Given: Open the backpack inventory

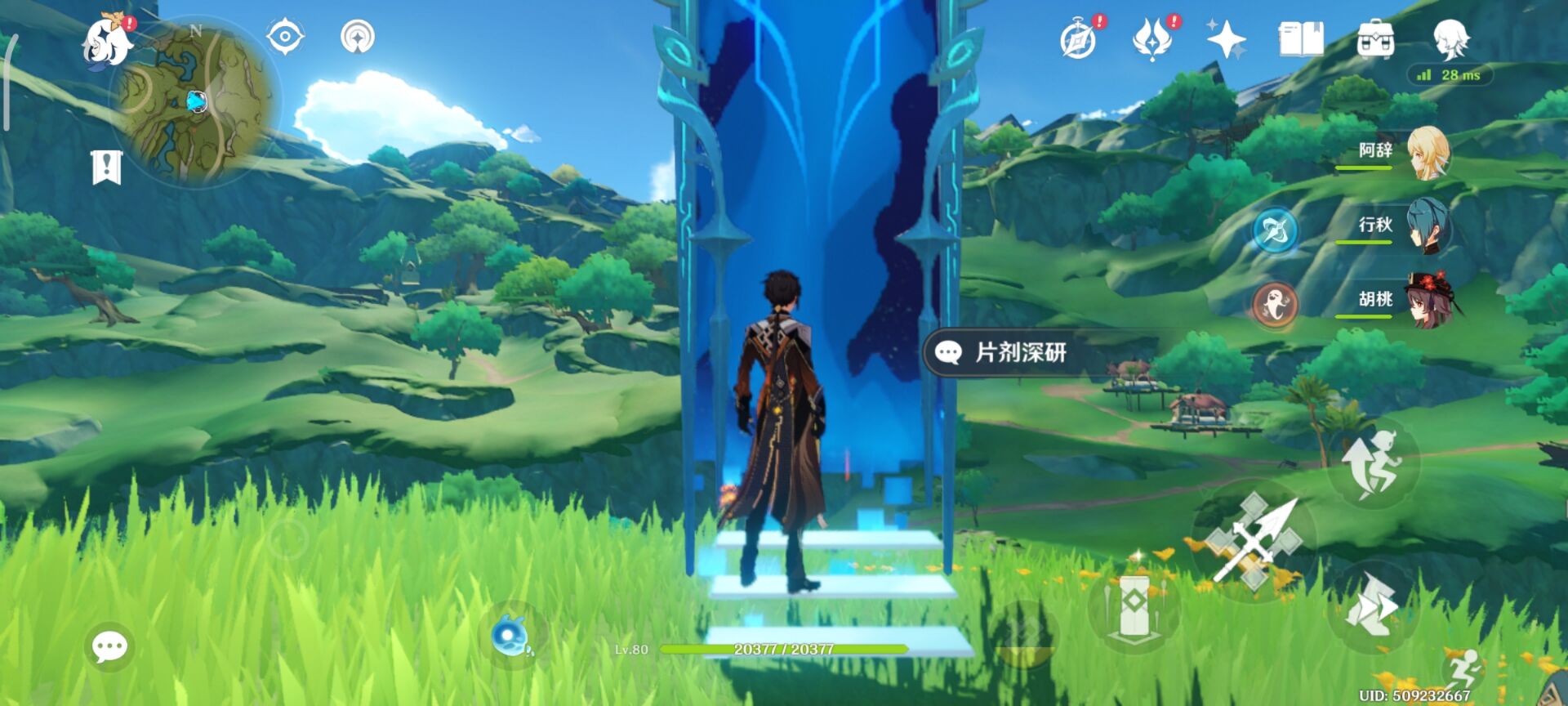Looking at the screenshot, I should pos(1375,39).
